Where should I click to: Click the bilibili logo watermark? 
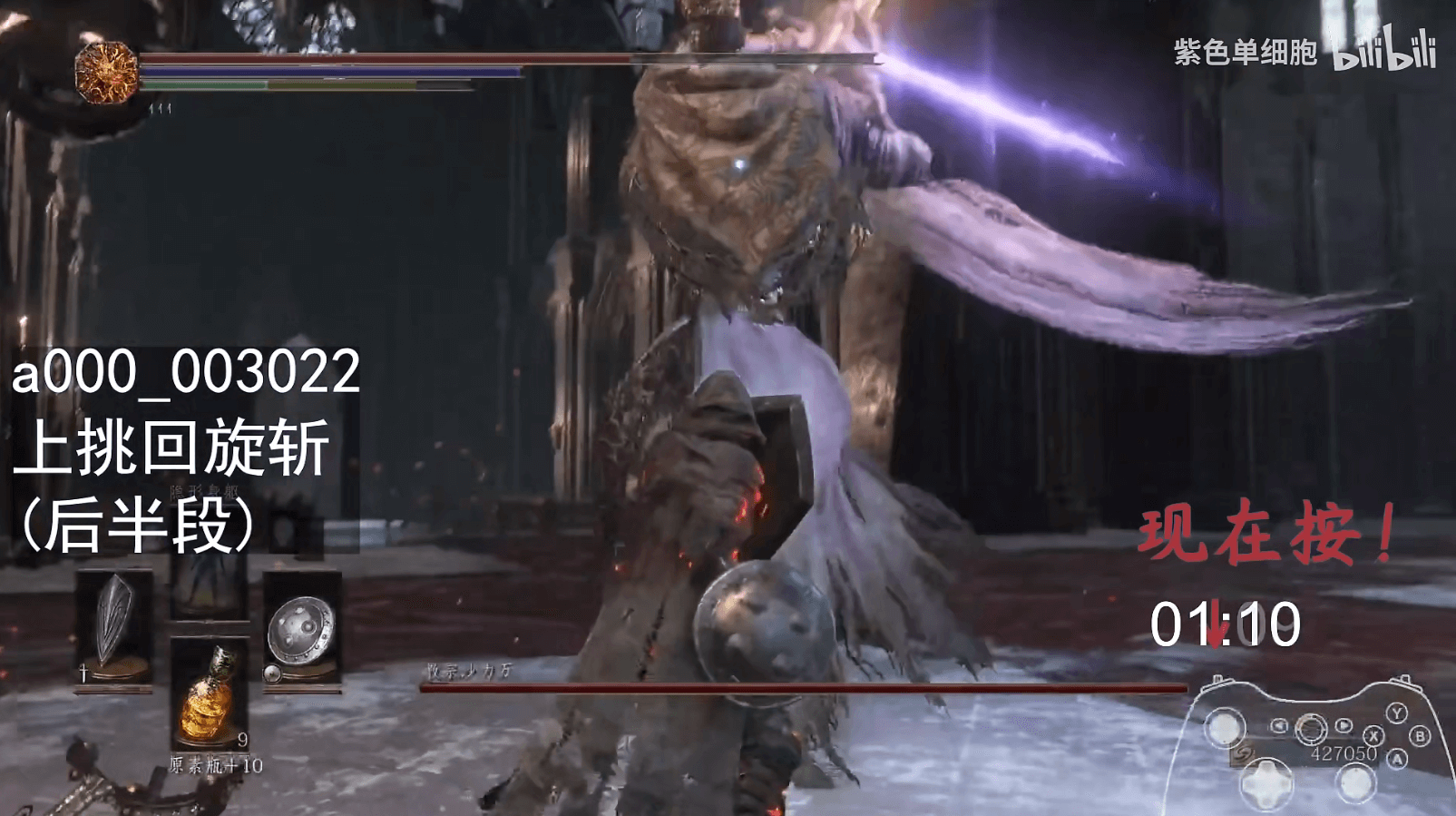[1384, 51]
